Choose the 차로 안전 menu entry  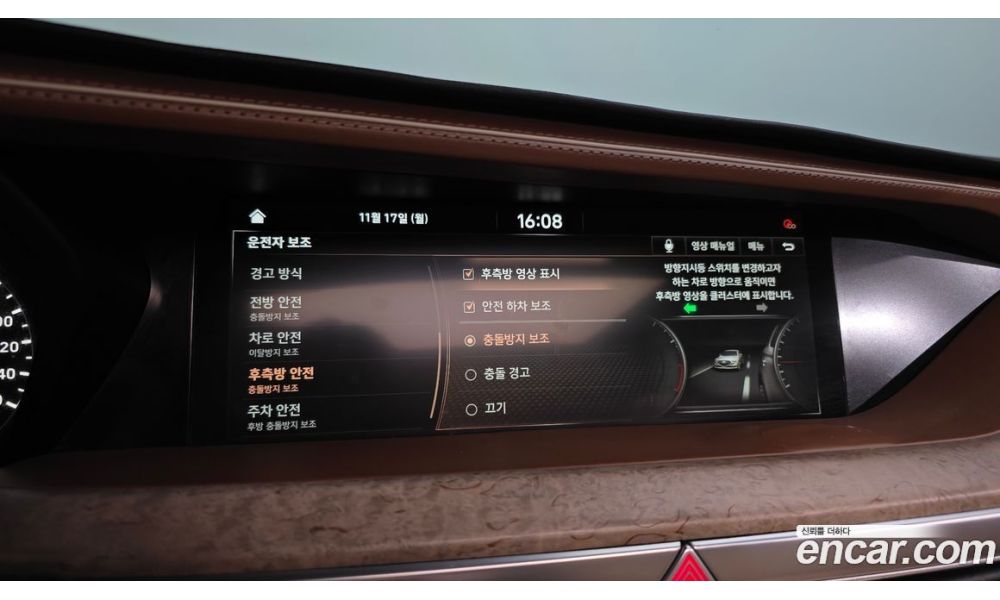275,342
